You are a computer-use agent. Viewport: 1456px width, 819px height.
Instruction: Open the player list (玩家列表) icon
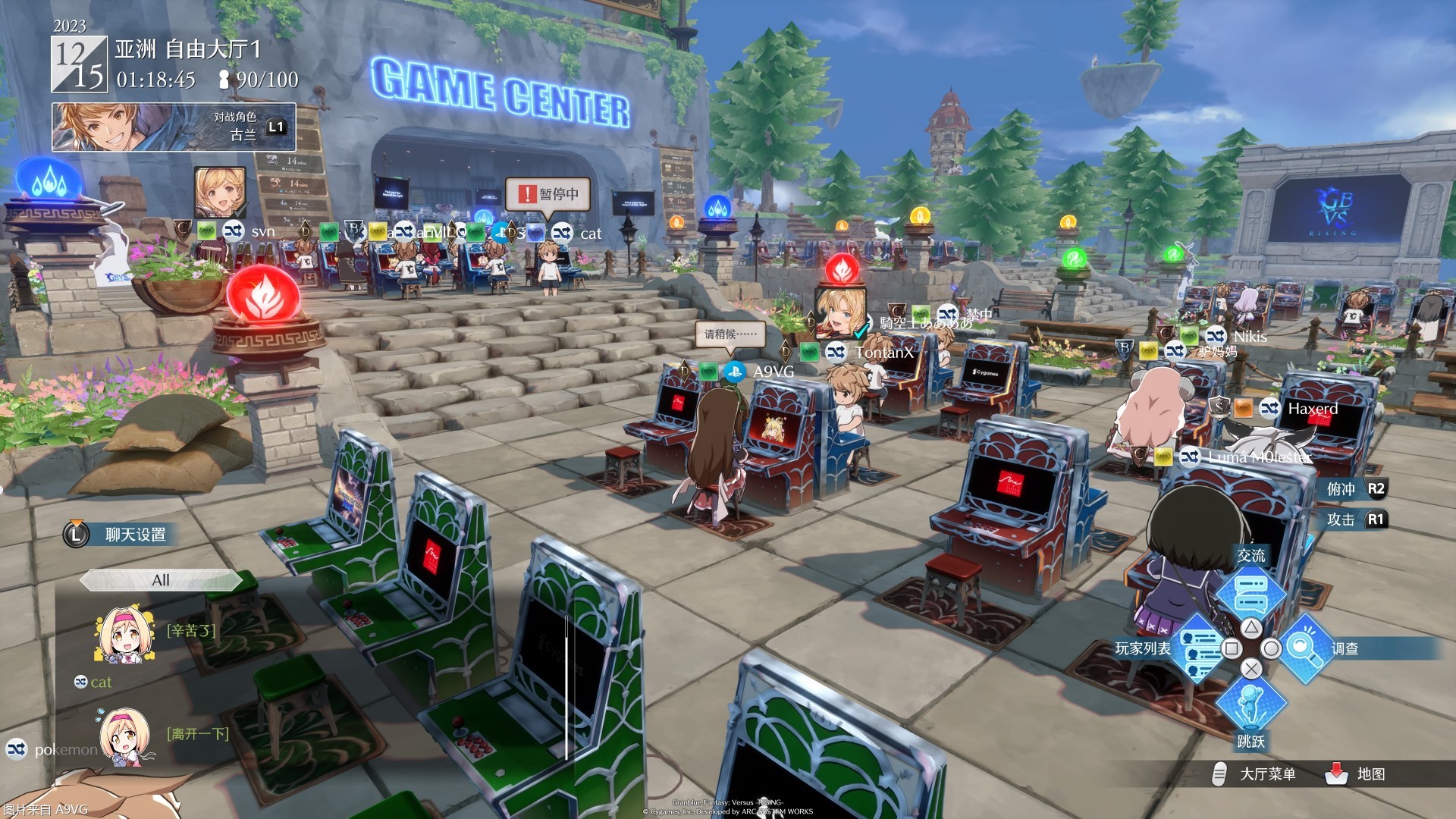1199,648
